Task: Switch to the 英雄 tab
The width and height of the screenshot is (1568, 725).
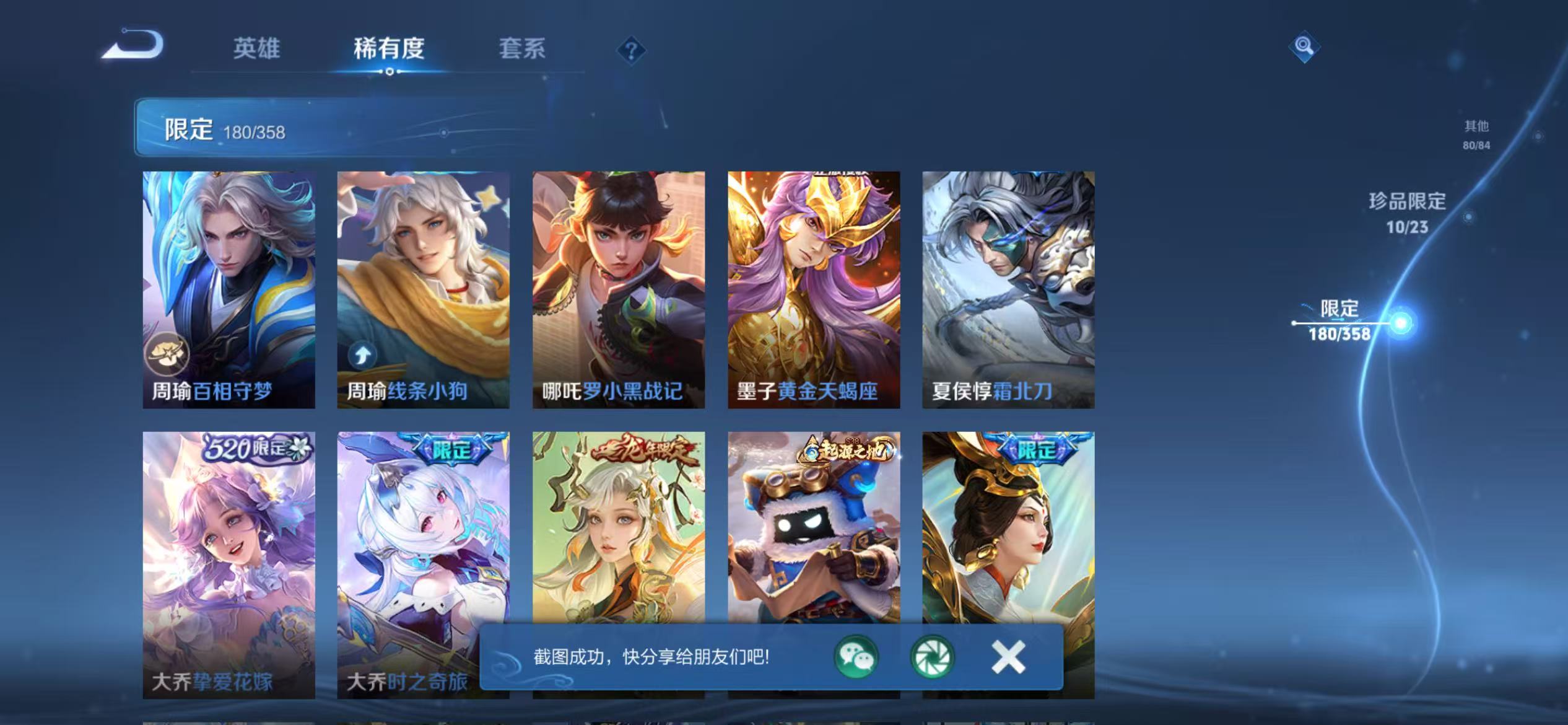Action: 256,50
